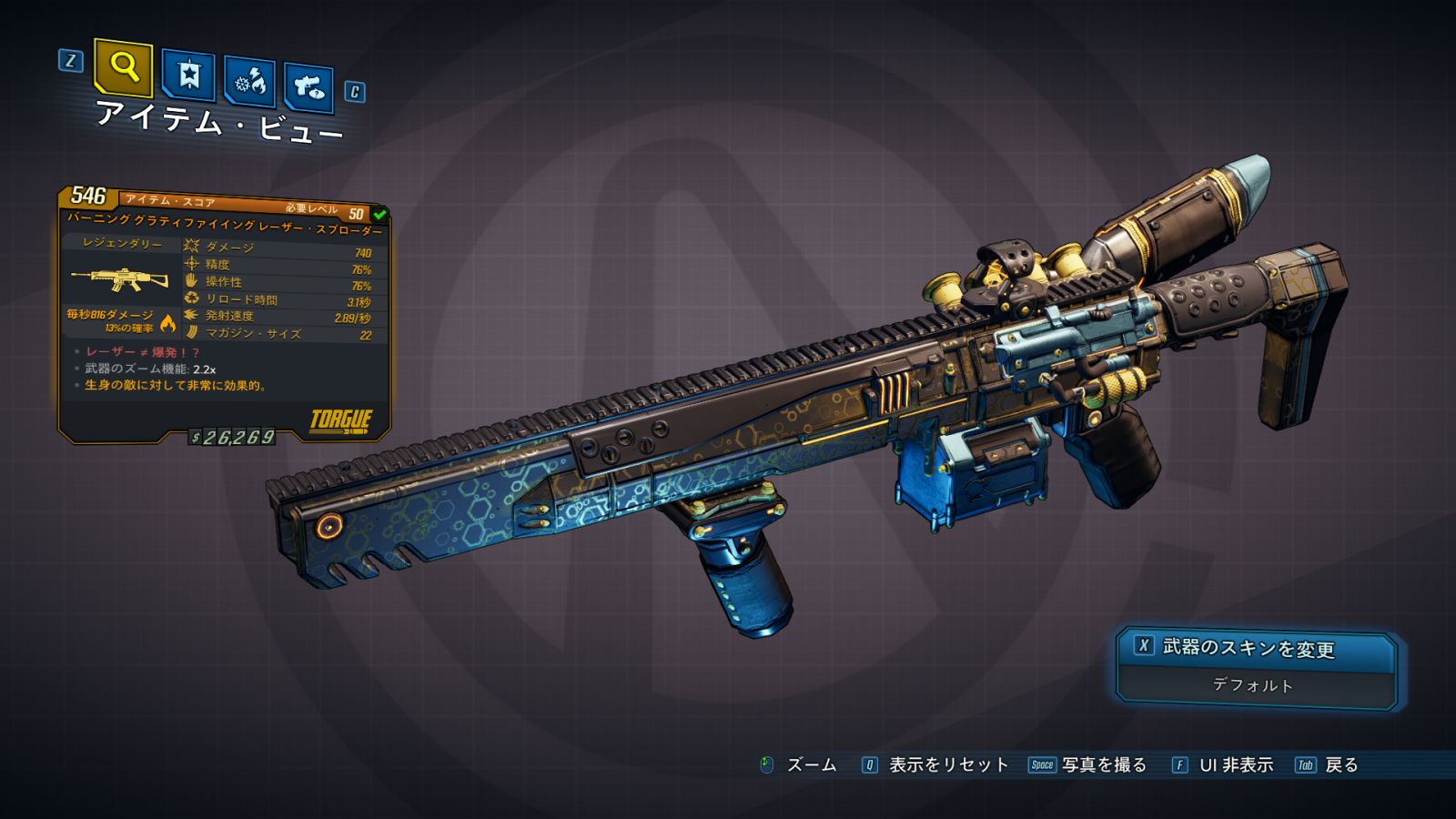Click the ズーム zoom option
The width and height of the screenshot is (1456, 819).
[810, 765]
